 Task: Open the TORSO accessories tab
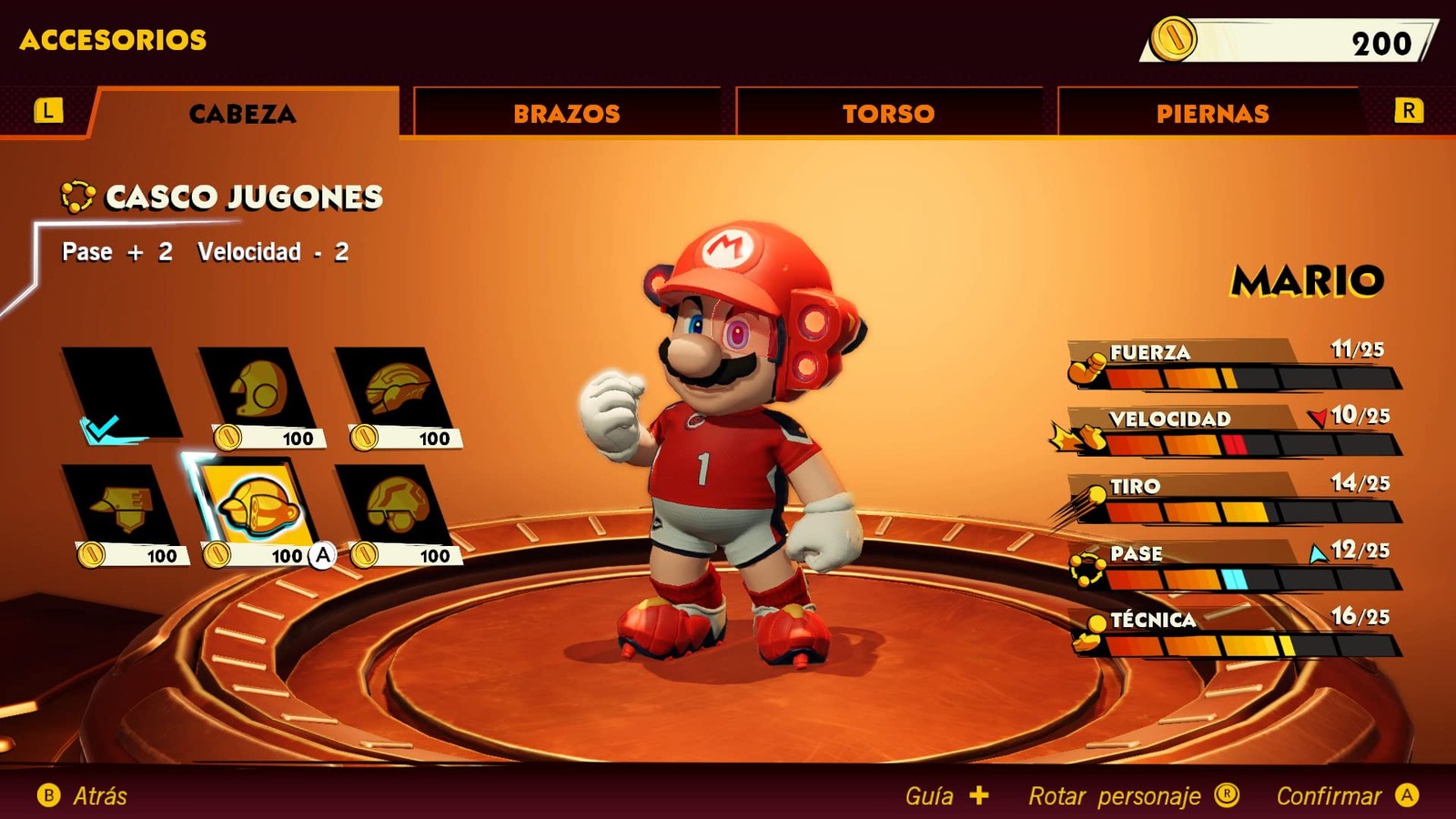click(888, 113)
